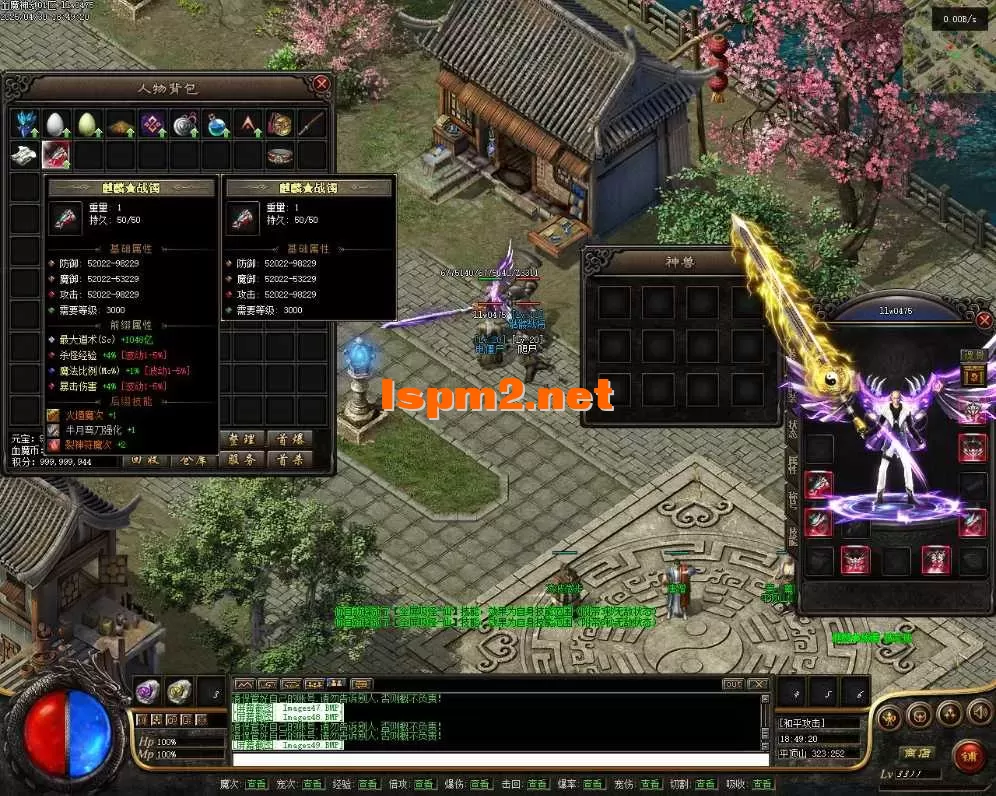Viewport: 996px width, 796px height.
Task: Open the gold chest icon on character panel
Action: pyautogui.click(x=972, y=376)
